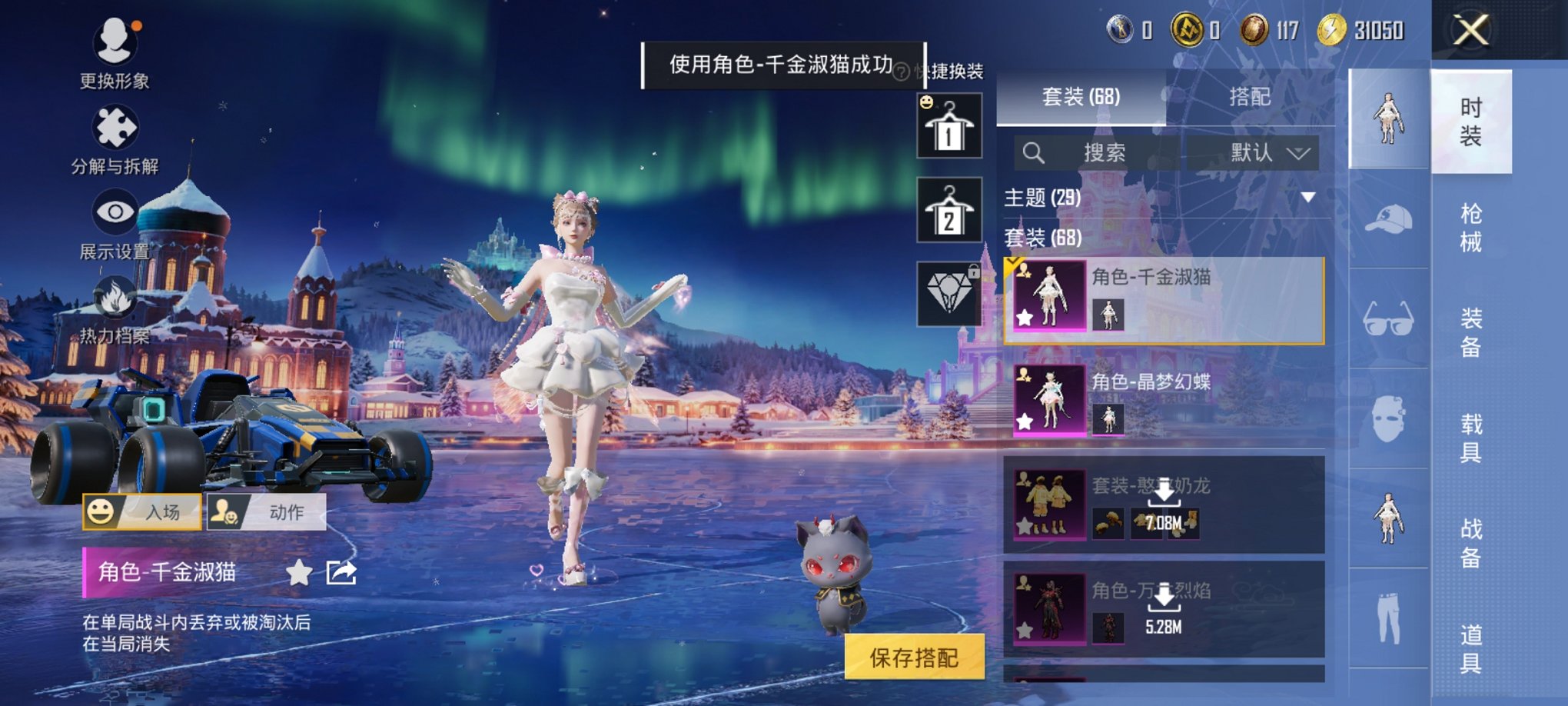Toggle favorite star on 套装-憨憨奶龙 item
This screenshot has width=1568, height=706.
pyautogui.click(x=1025, y=525)
